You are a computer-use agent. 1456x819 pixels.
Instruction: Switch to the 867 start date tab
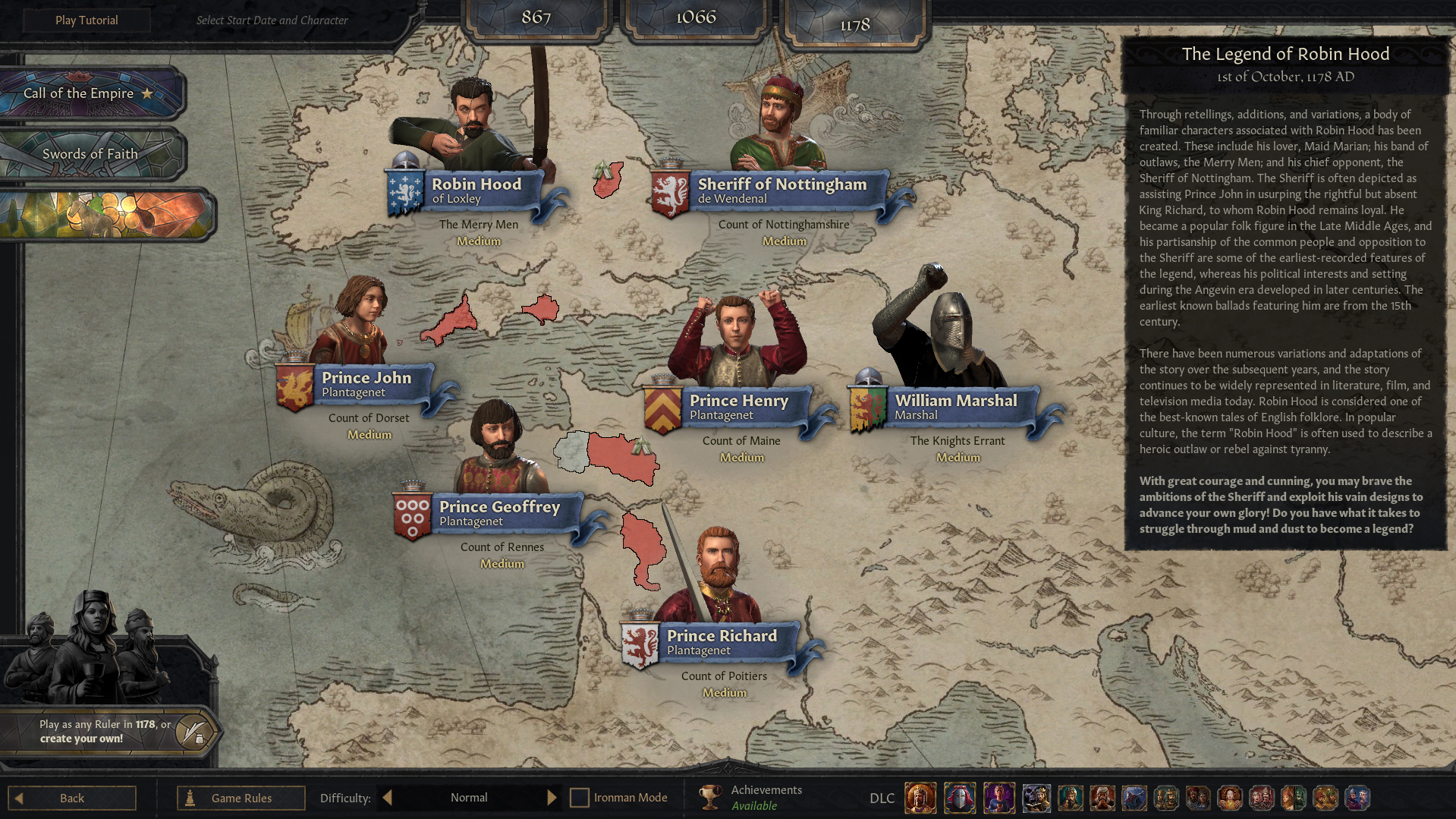tap(536, 17)
